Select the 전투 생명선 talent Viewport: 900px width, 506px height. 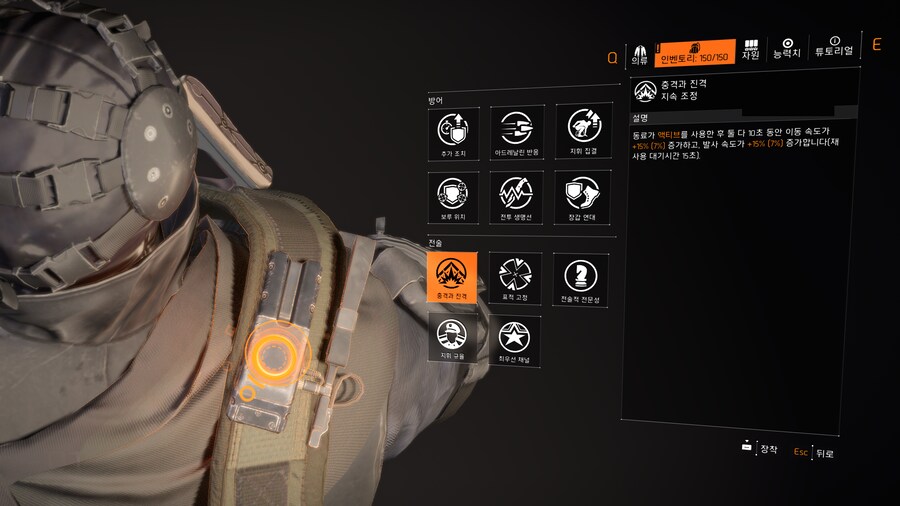click(x=517, y=195)
